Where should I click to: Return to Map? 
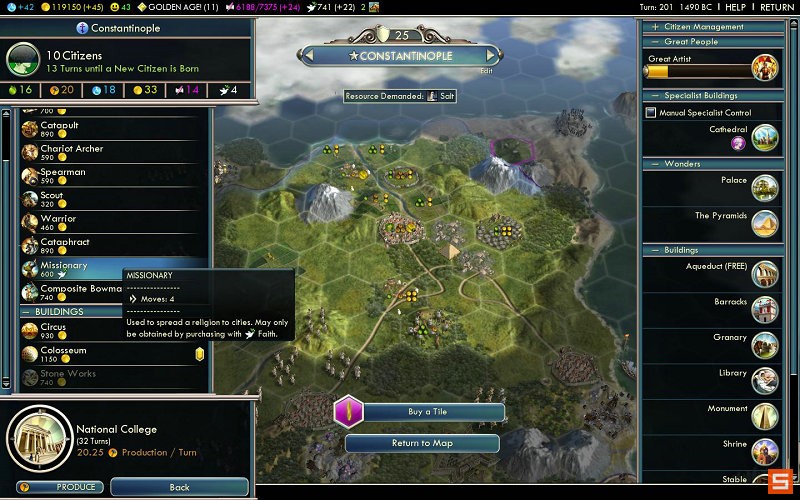422,443
